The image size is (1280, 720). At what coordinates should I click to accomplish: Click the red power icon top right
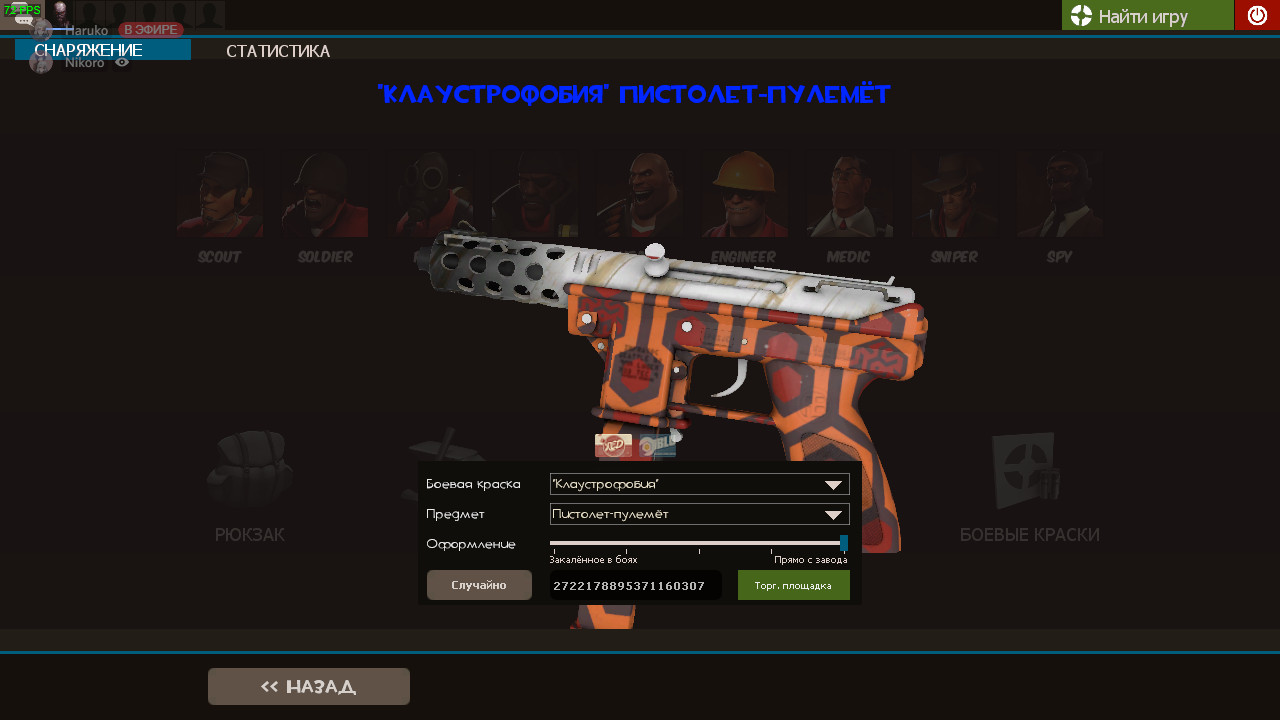[x=1256, y=15]
